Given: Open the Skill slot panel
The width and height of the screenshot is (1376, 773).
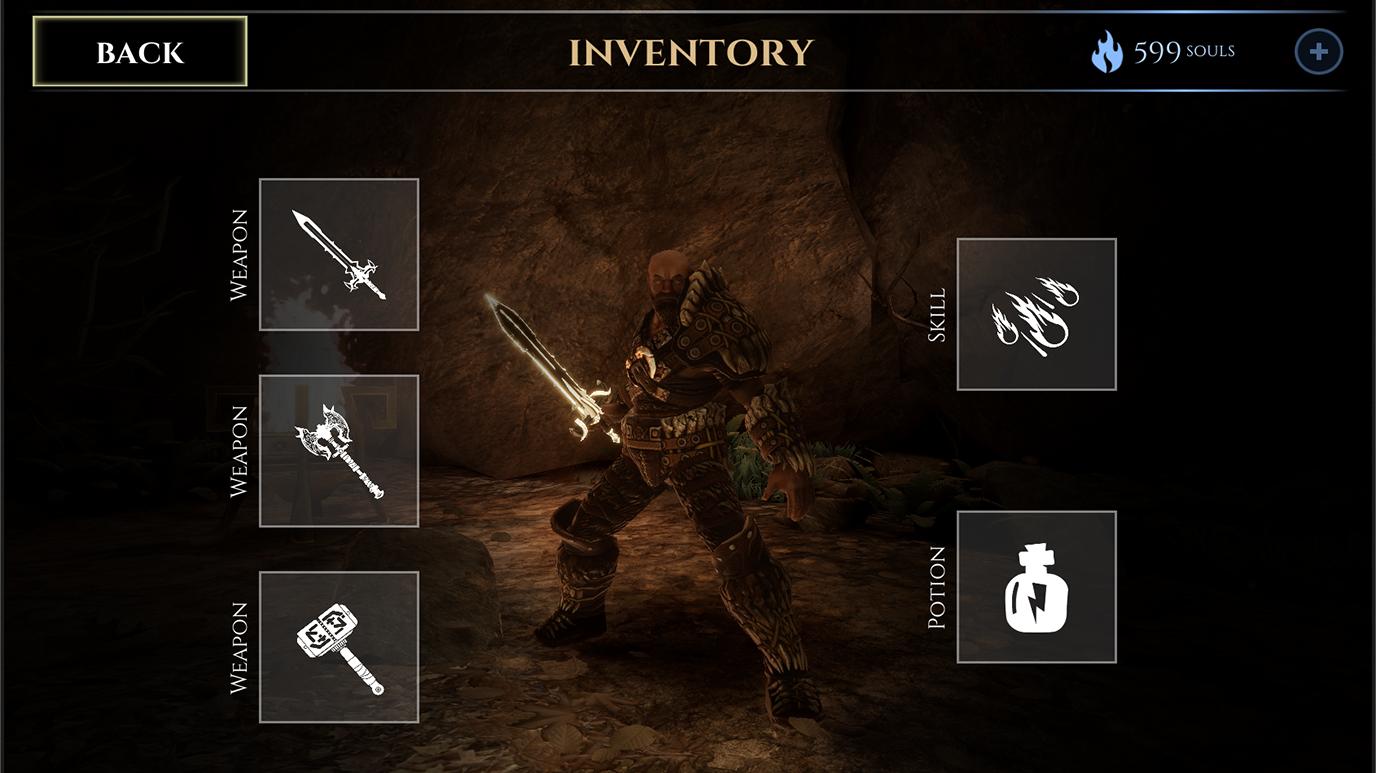Looking at the screenshot, I should [x=1037, y=314].
